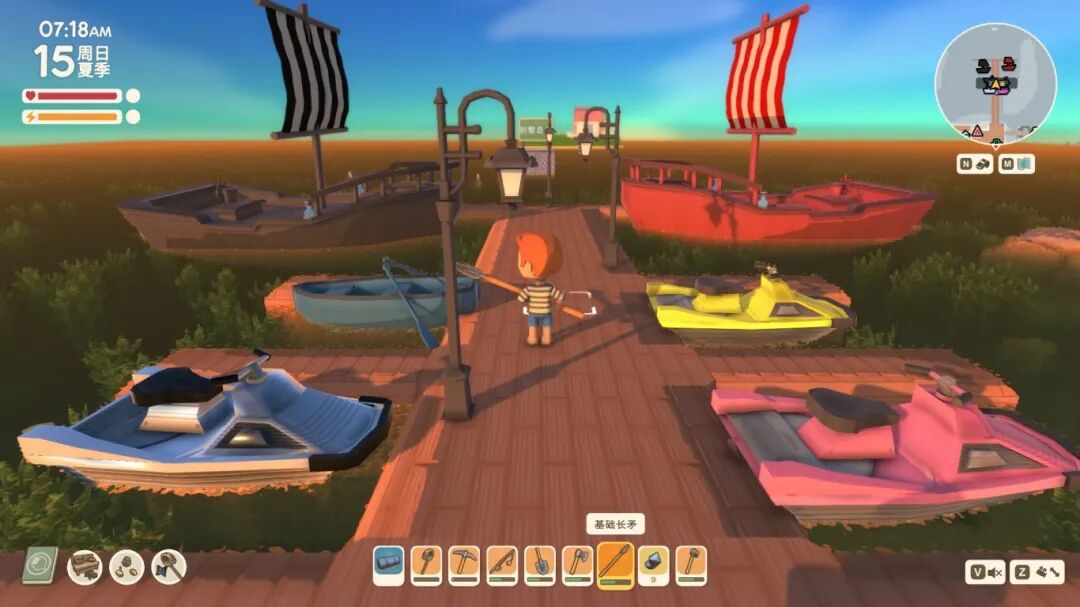Viewport: 1080px width, 607px height.
Task: Open the green journal book
Action: (x=40, y=566)
